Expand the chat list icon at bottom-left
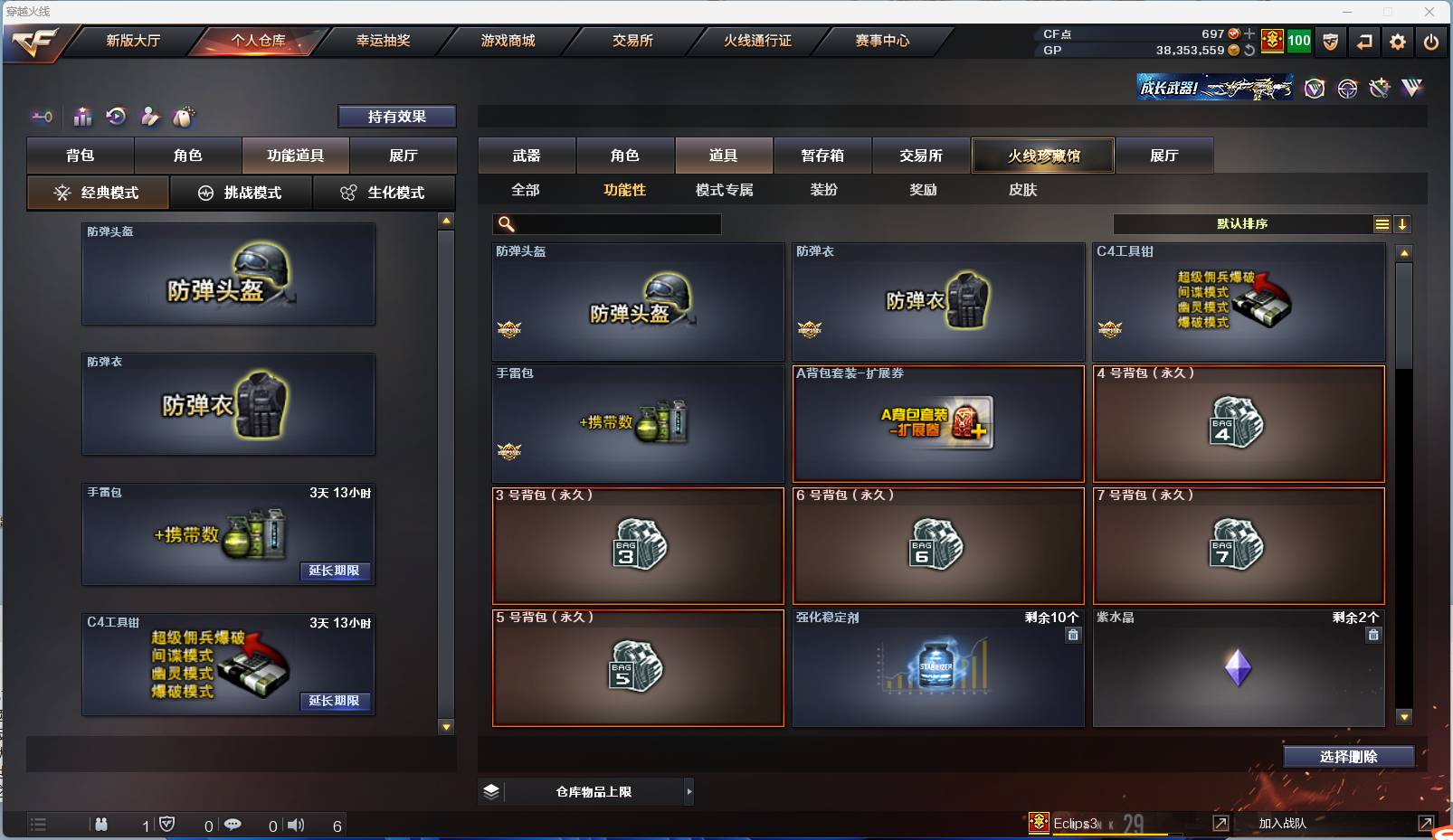Image resolution: width=1453 pixels, height=840 pixels. (x=37, y=825)
